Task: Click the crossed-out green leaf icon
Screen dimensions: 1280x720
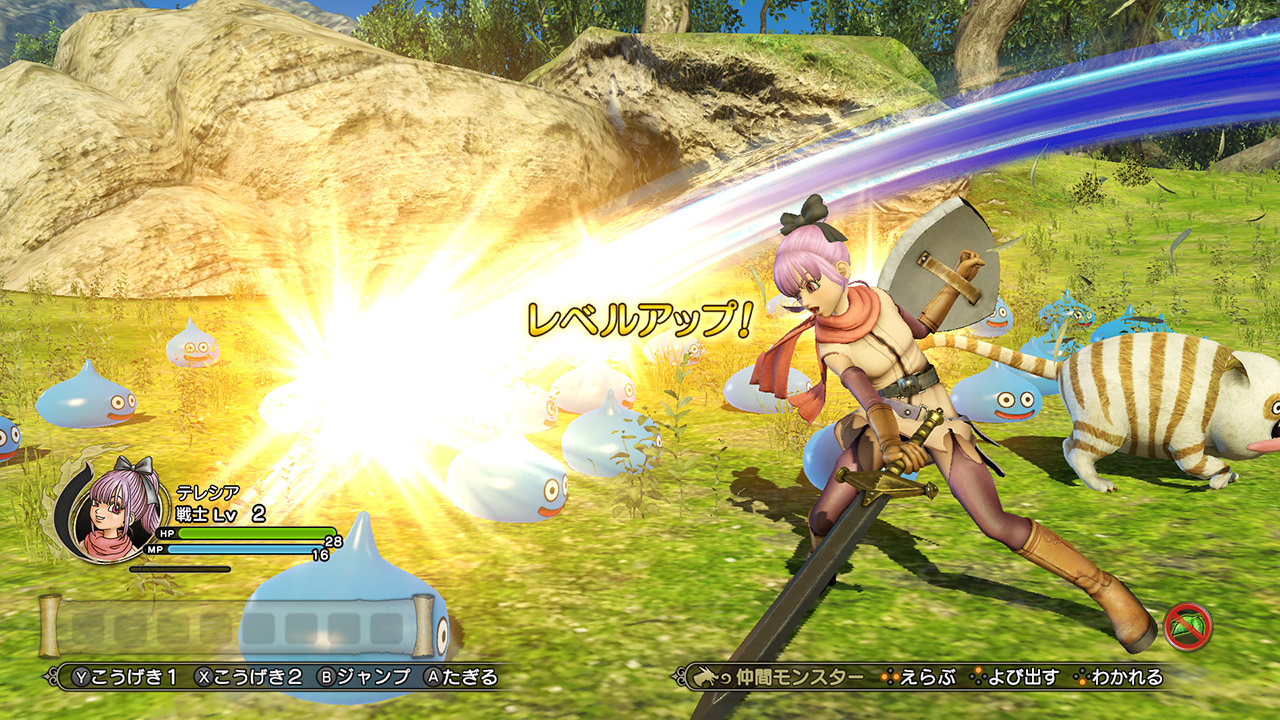Action: click(x=1188, y=627)
